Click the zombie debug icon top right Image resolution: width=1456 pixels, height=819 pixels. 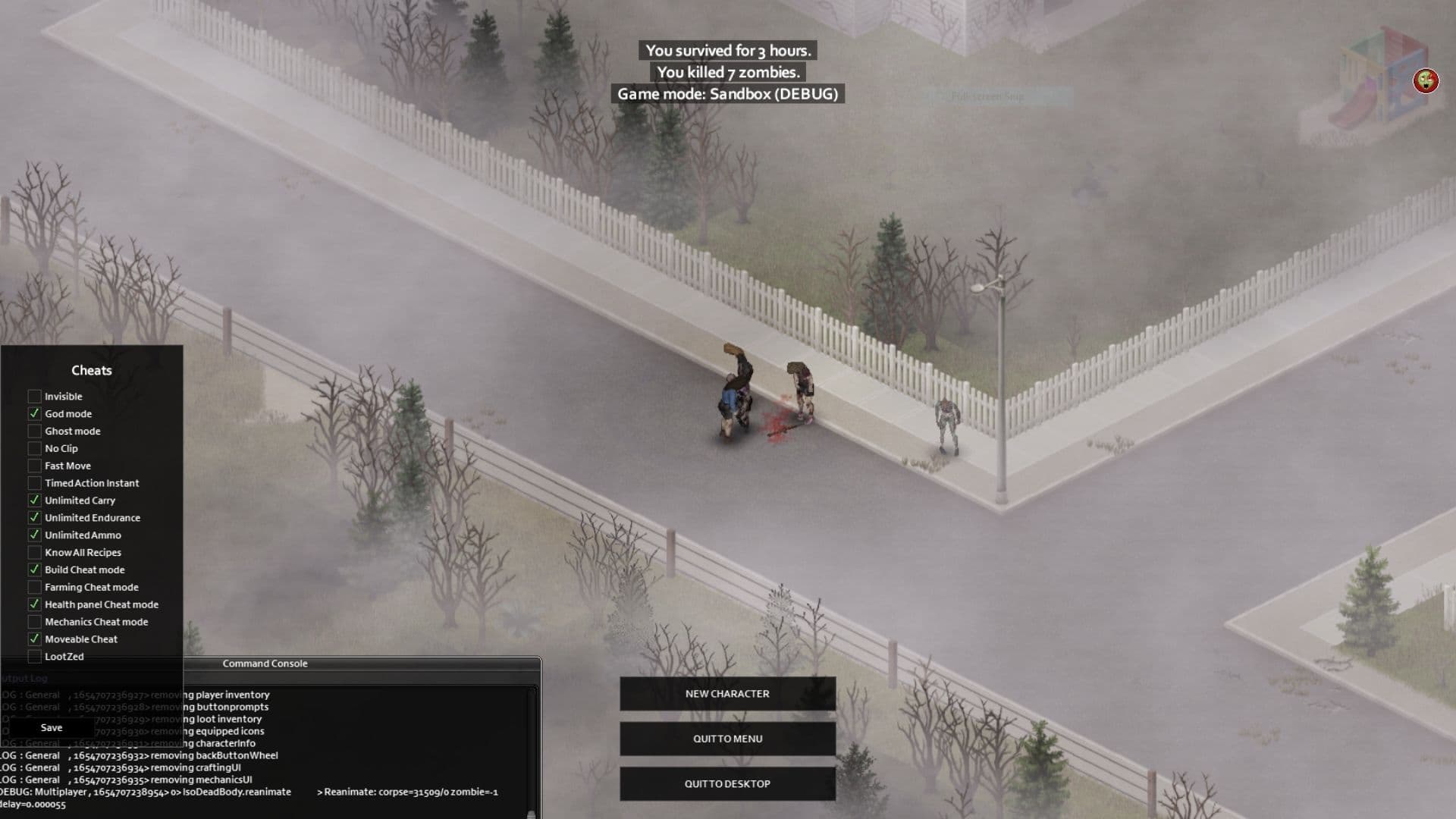click(x=1426, y=80)
